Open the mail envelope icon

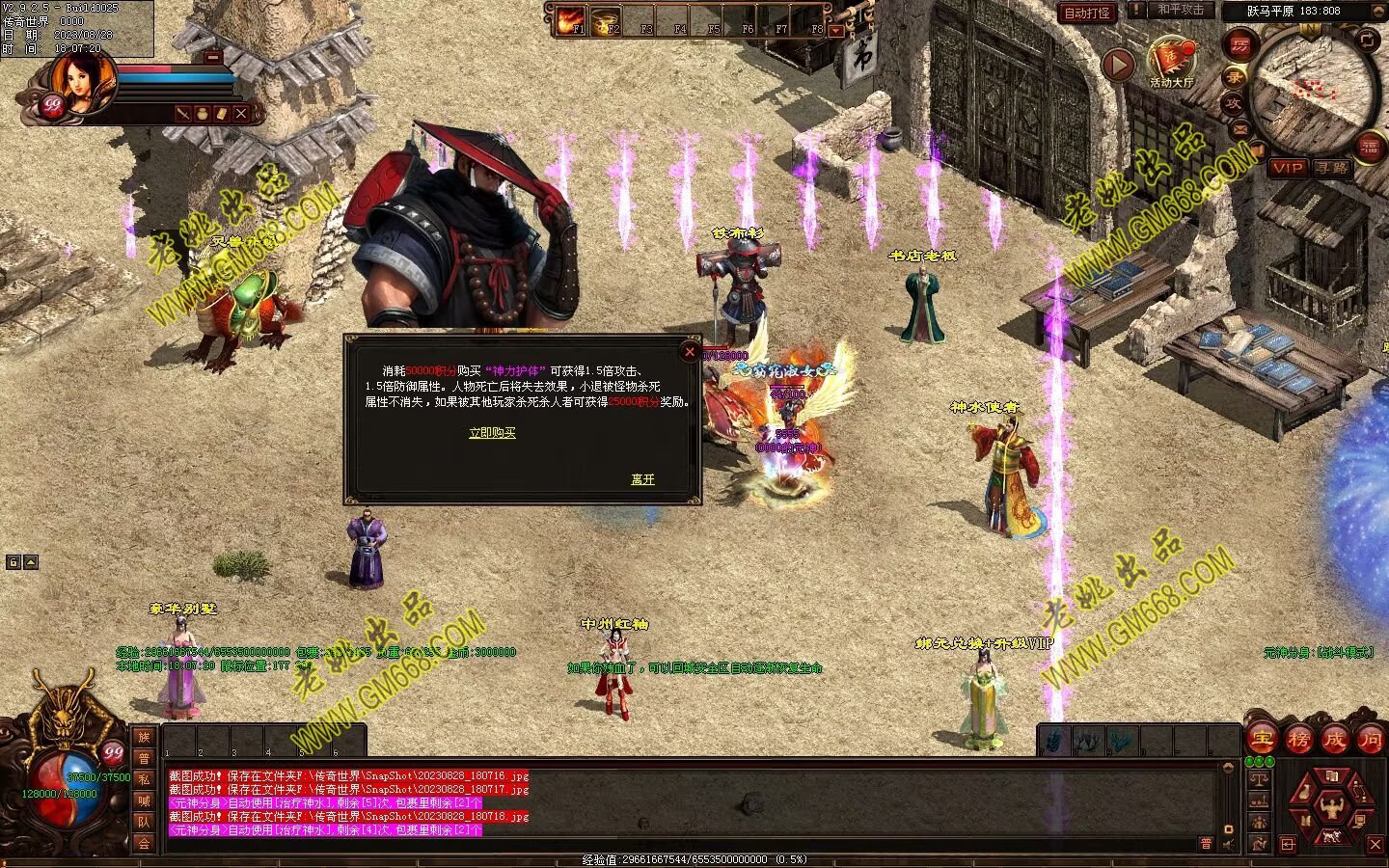coord(1239,128)
